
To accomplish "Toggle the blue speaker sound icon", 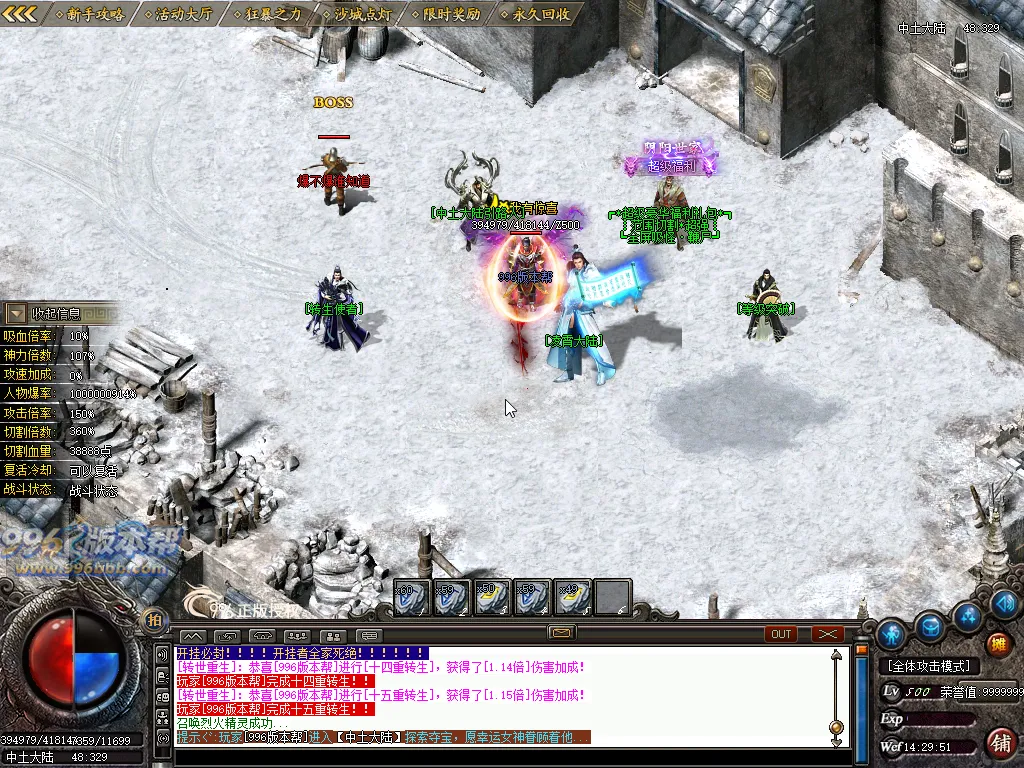I will [1006, 603].
